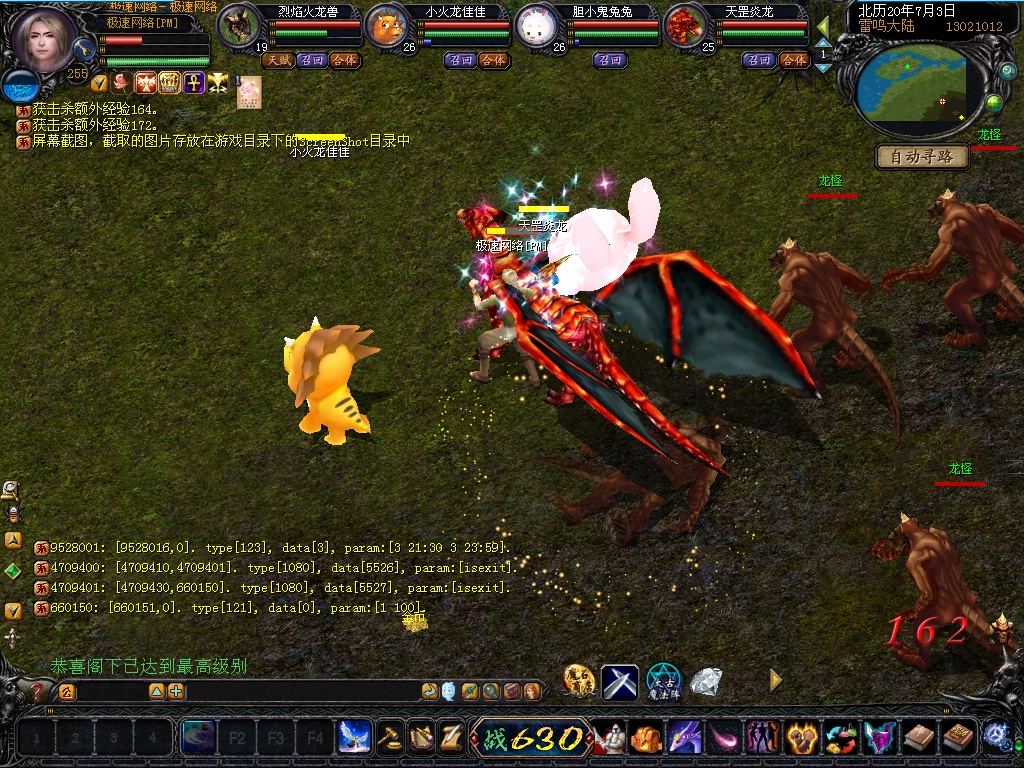Click 天赋 button under 烈焰火龙兽
The height and width of the screenshot is (768, 1024).
(277, 60)
